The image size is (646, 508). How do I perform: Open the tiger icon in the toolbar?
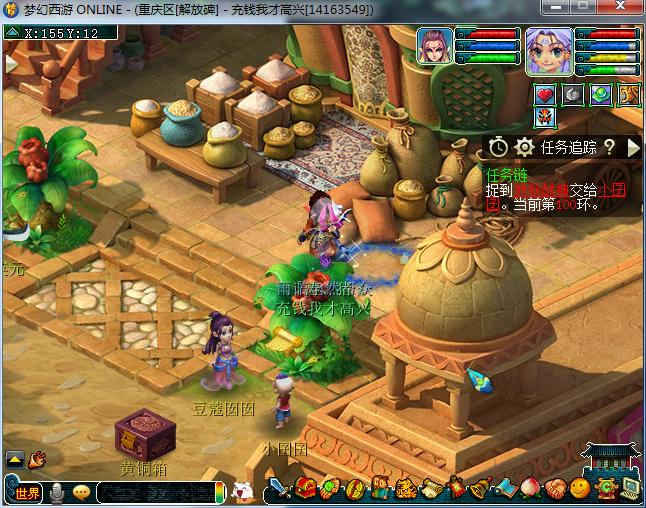coord(405,489)
